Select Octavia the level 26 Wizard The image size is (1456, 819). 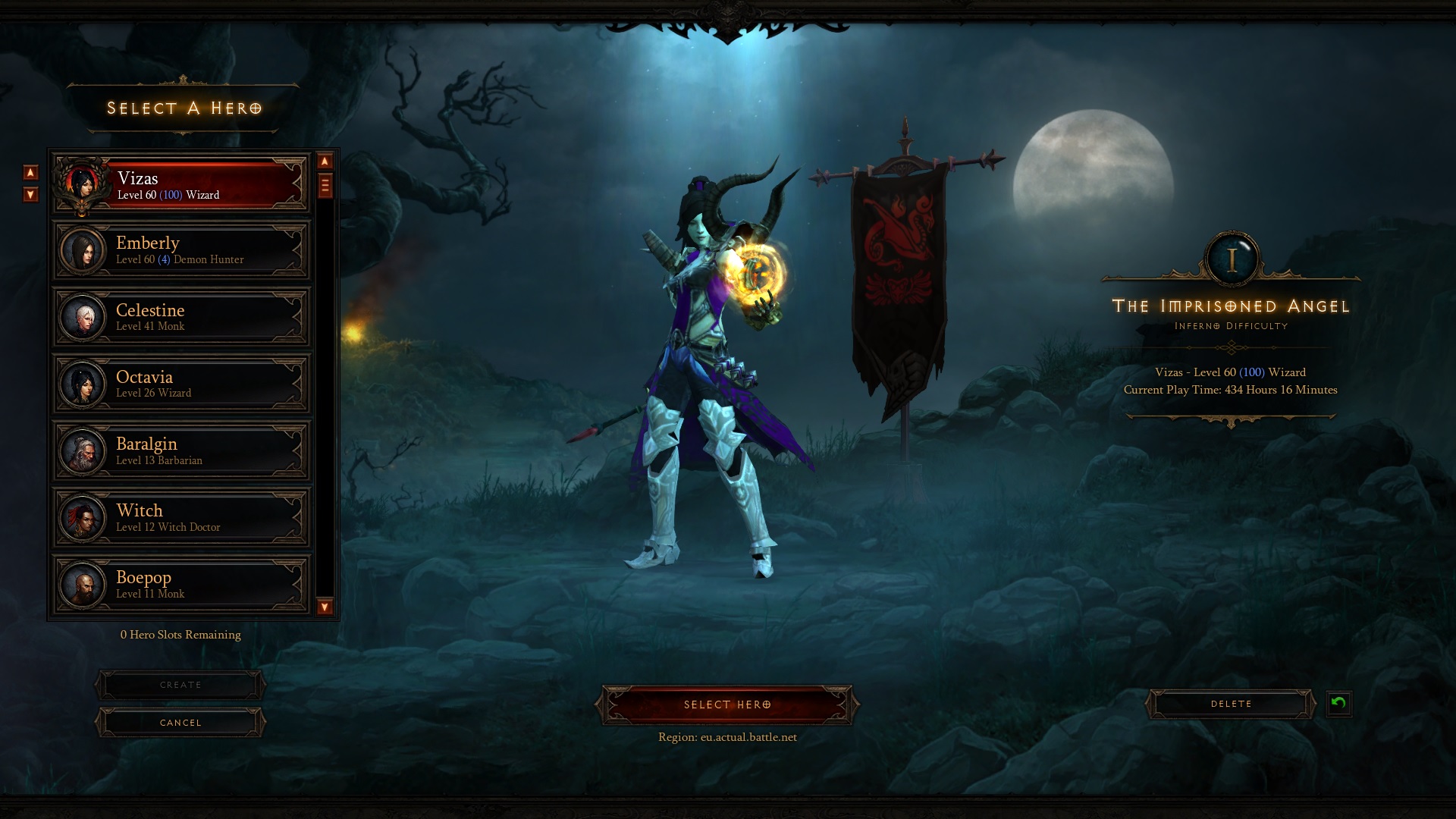tap(182, 384)
